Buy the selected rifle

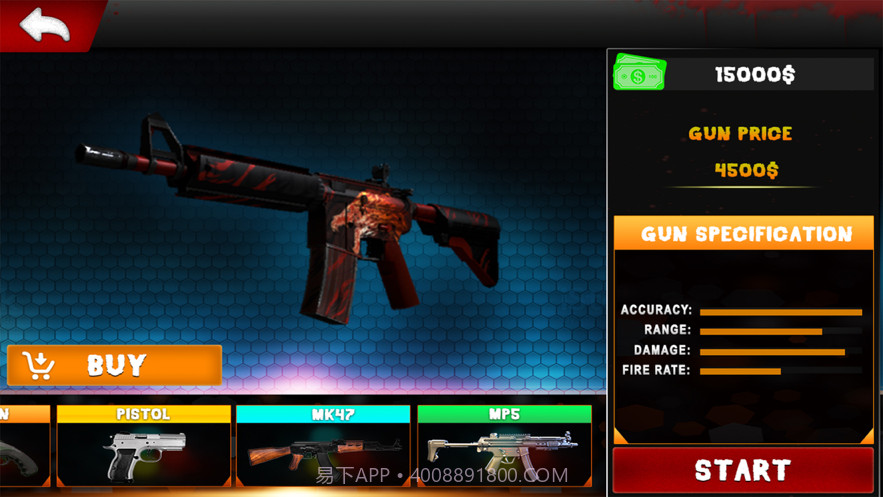(x=115, y=365)
